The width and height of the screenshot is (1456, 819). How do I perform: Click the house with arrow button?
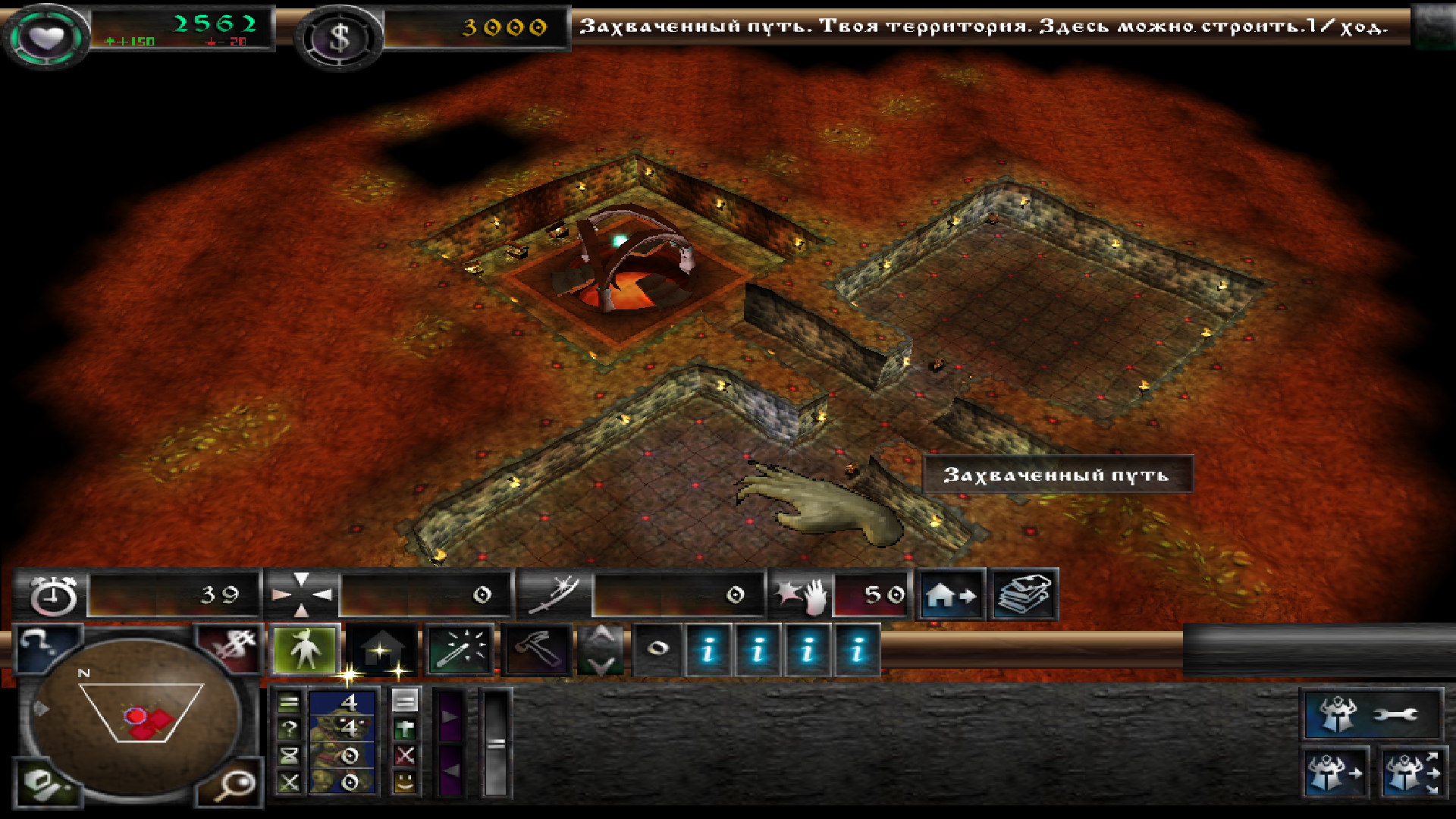pos(952,595)
